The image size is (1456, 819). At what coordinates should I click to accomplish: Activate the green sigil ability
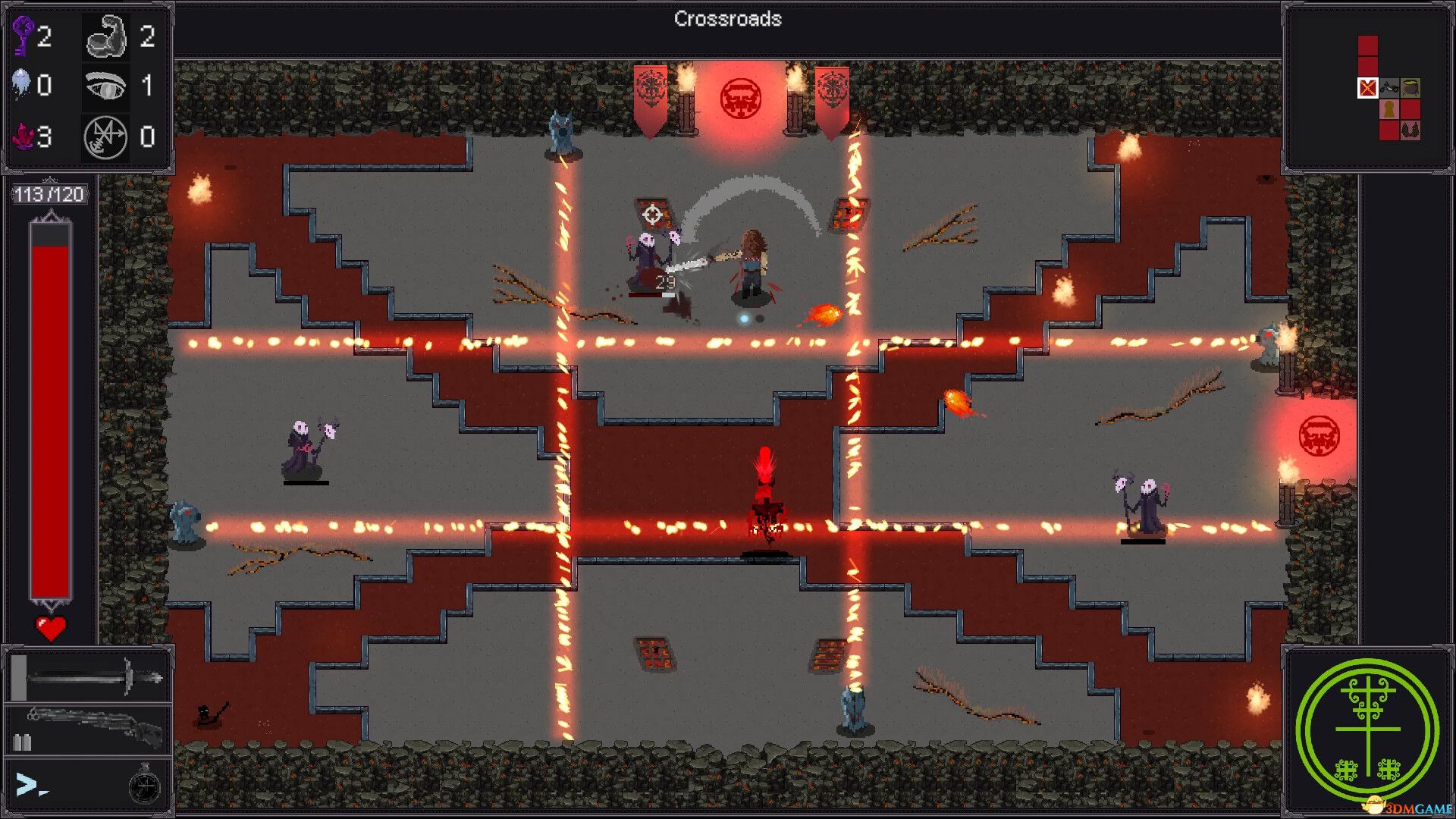coord(1367,731)
